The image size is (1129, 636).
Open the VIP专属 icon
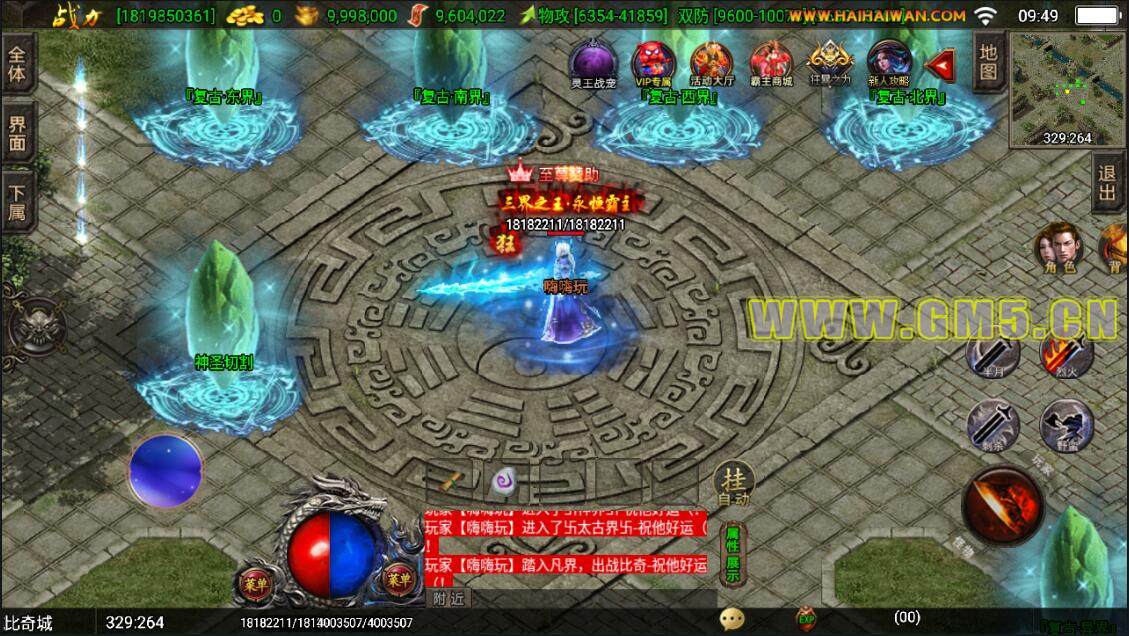(655, 63)
